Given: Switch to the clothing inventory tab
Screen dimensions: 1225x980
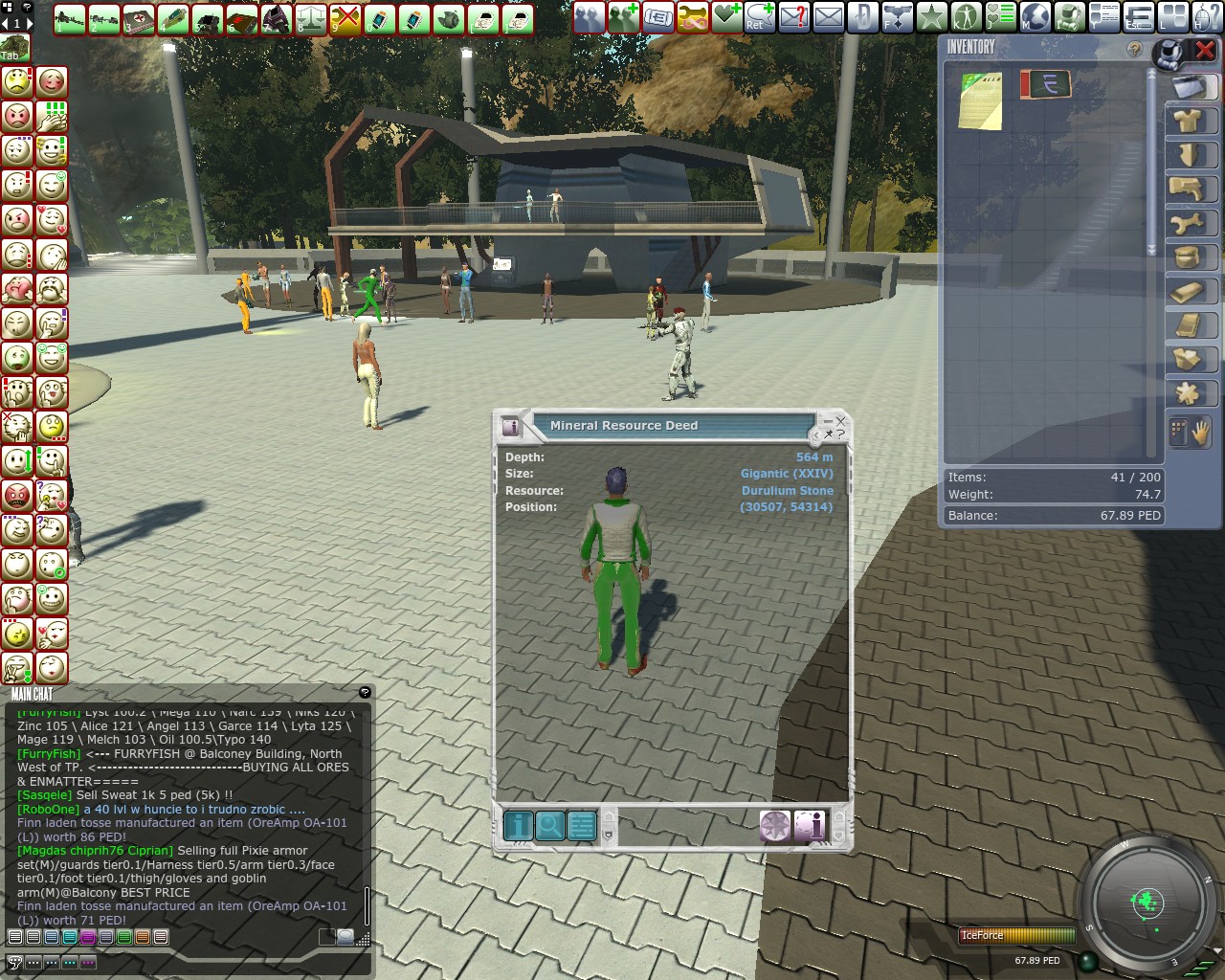Looking at the screenshot, I should point(1188,121).
